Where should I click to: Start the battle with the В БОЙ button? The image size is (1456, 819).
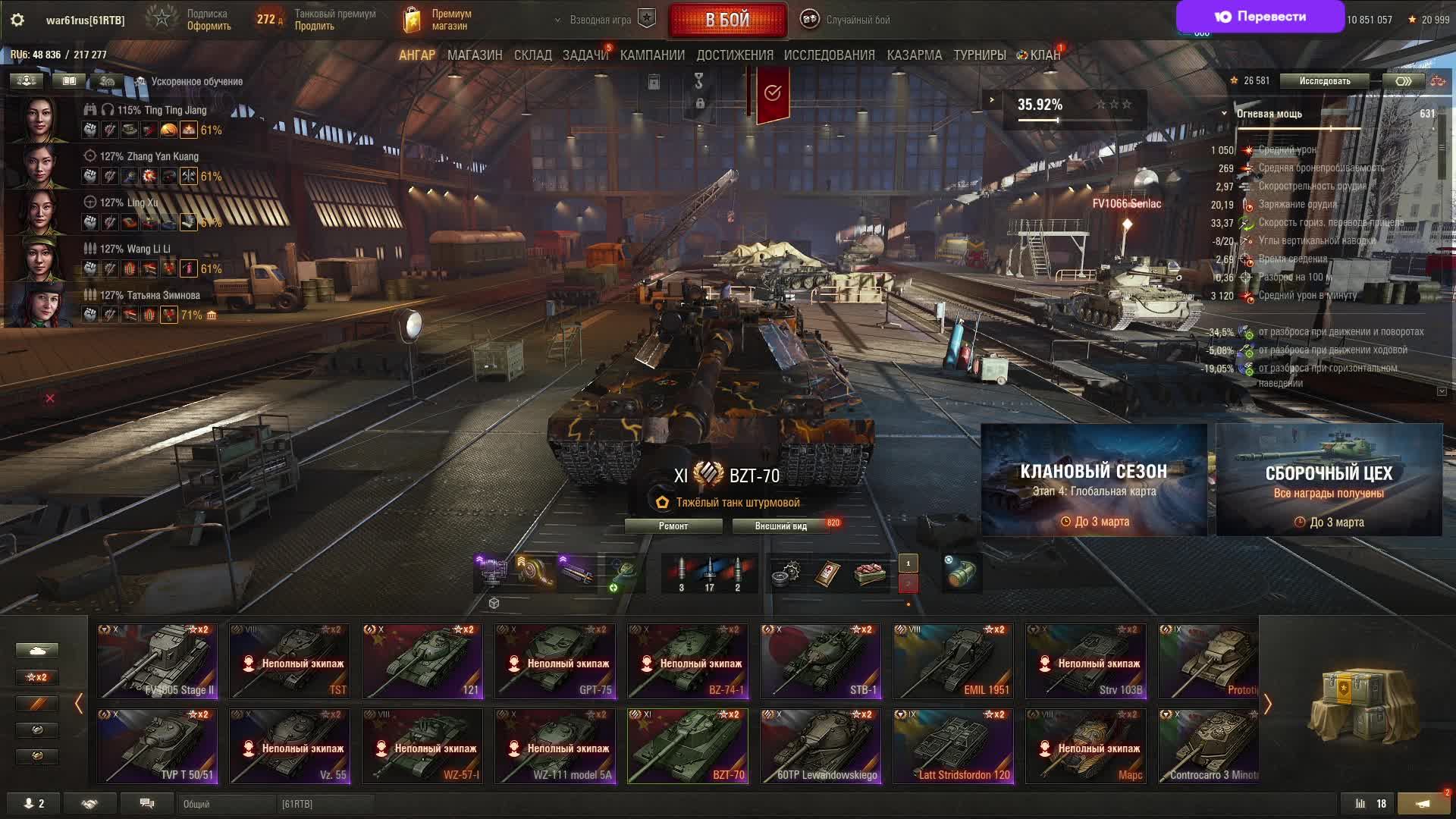pyautogui.click(x=727, y=20)
